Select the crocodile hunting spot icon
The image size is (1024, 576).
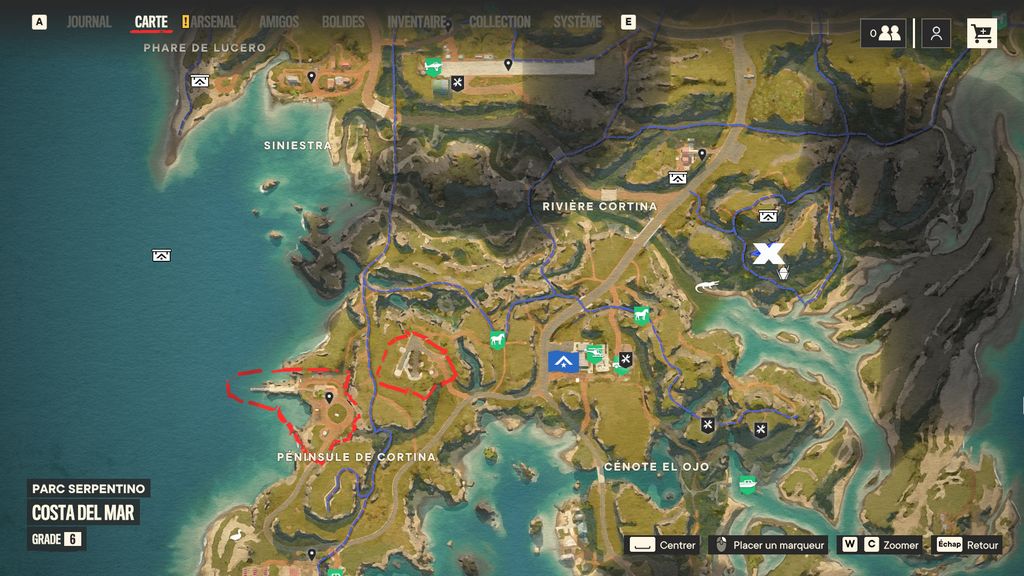(707, 288)
